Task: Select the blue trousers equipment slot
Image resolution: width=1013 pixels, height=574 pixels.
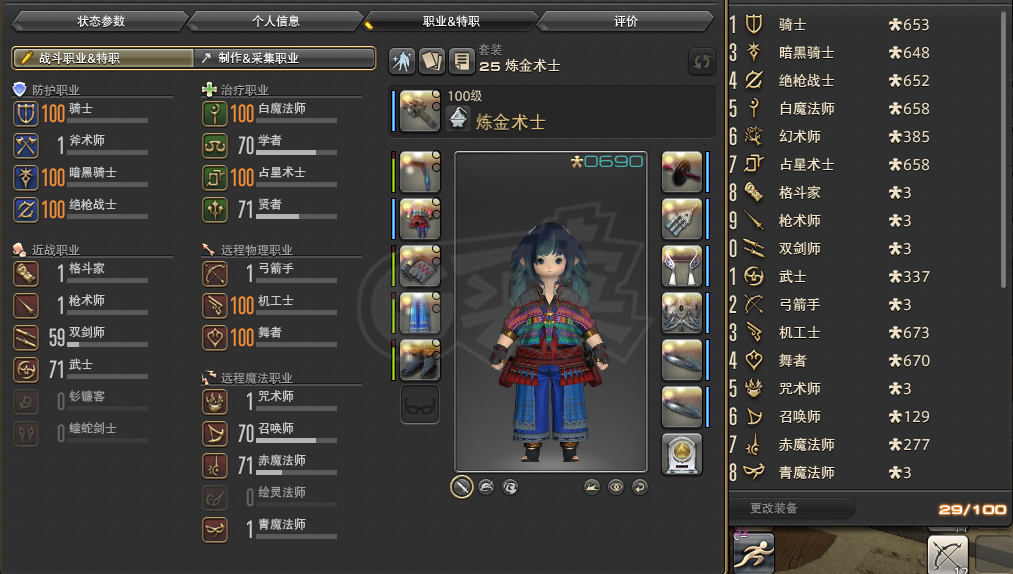Action: point(420,313)
